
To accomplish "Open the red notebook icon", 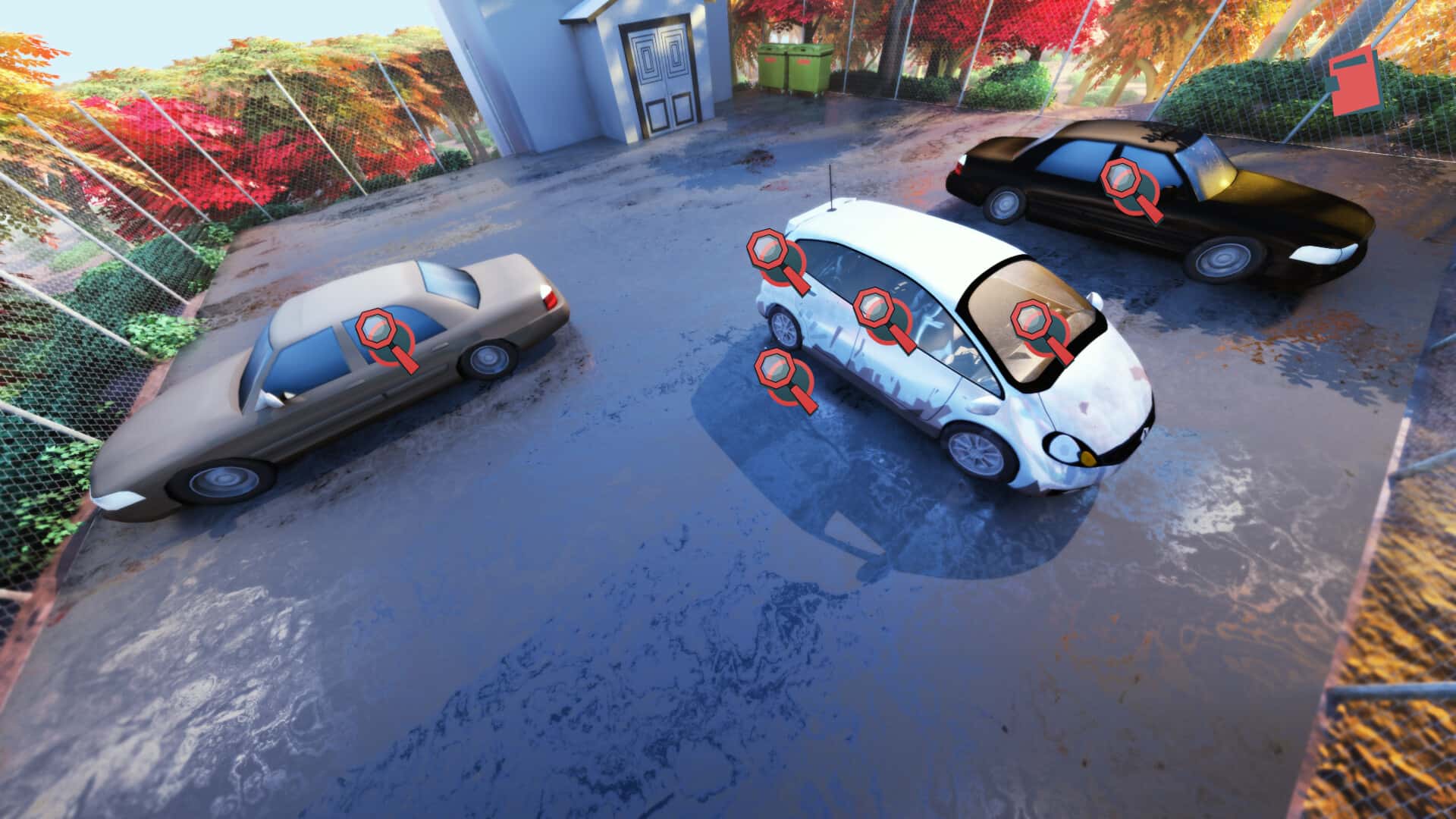I will (x=1356, y=80).
